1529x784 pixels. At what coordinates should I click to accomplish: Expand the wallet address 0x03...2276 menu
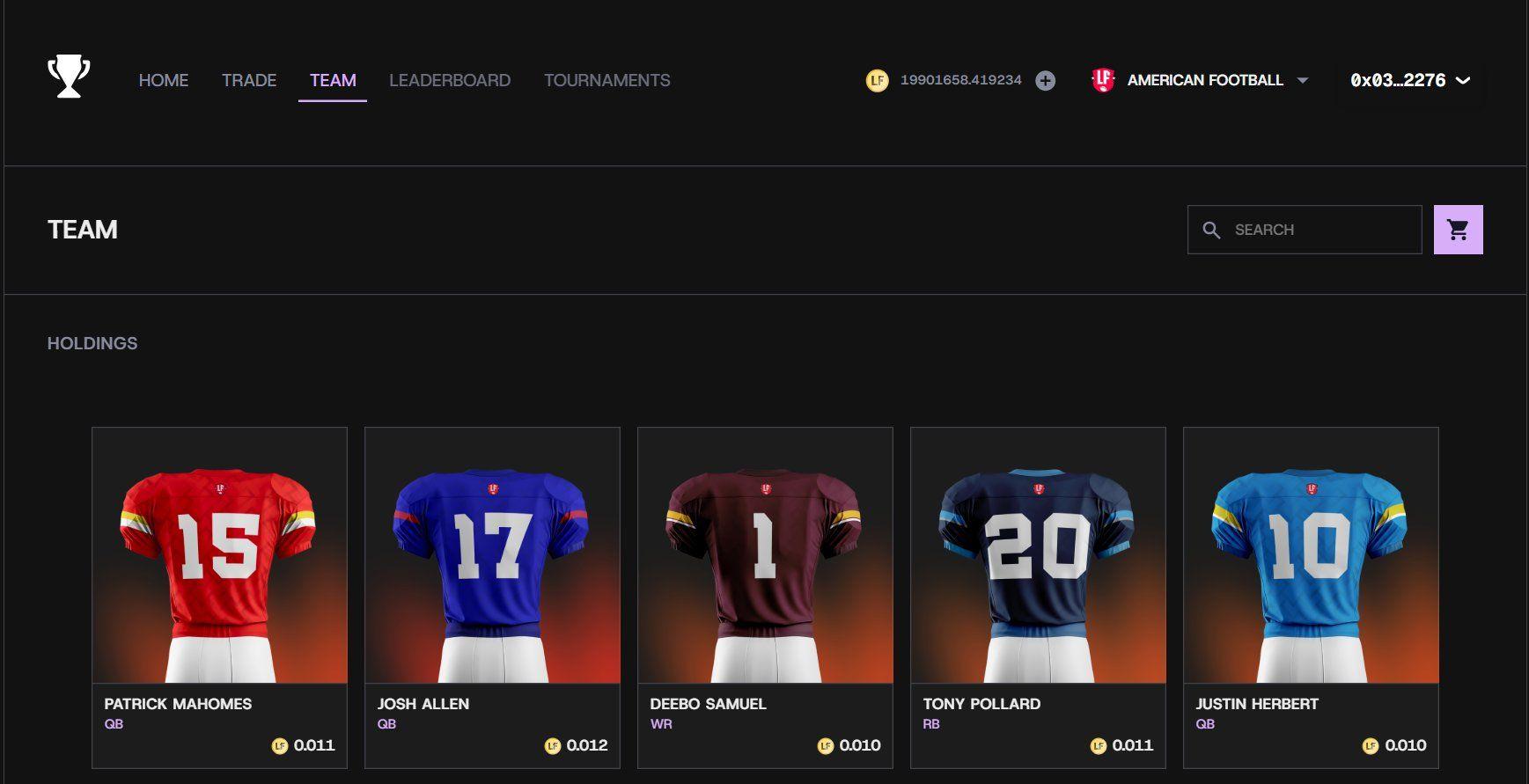(1407, 80)
